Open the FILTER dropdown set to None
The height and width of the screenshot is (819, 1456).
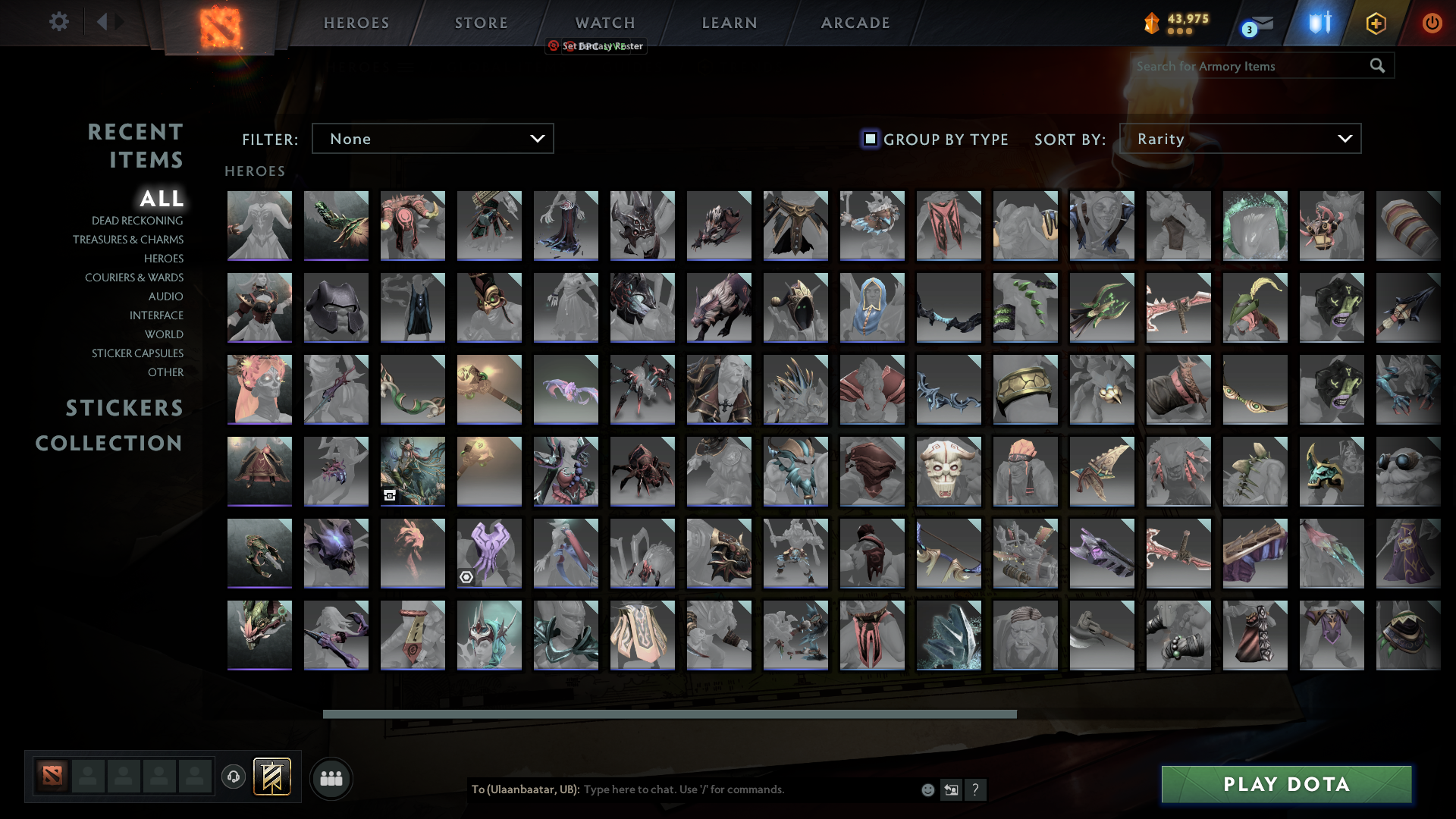click(432, 138)
